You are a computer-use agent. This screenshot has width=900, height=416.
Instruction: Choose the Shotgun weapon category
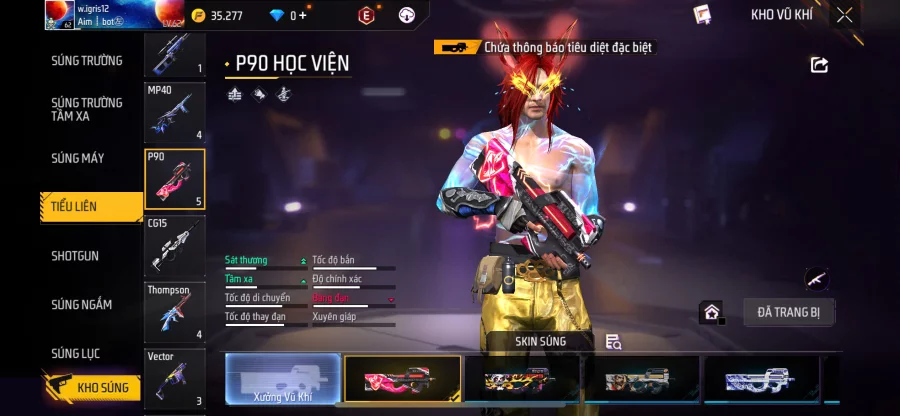point(75,256)
